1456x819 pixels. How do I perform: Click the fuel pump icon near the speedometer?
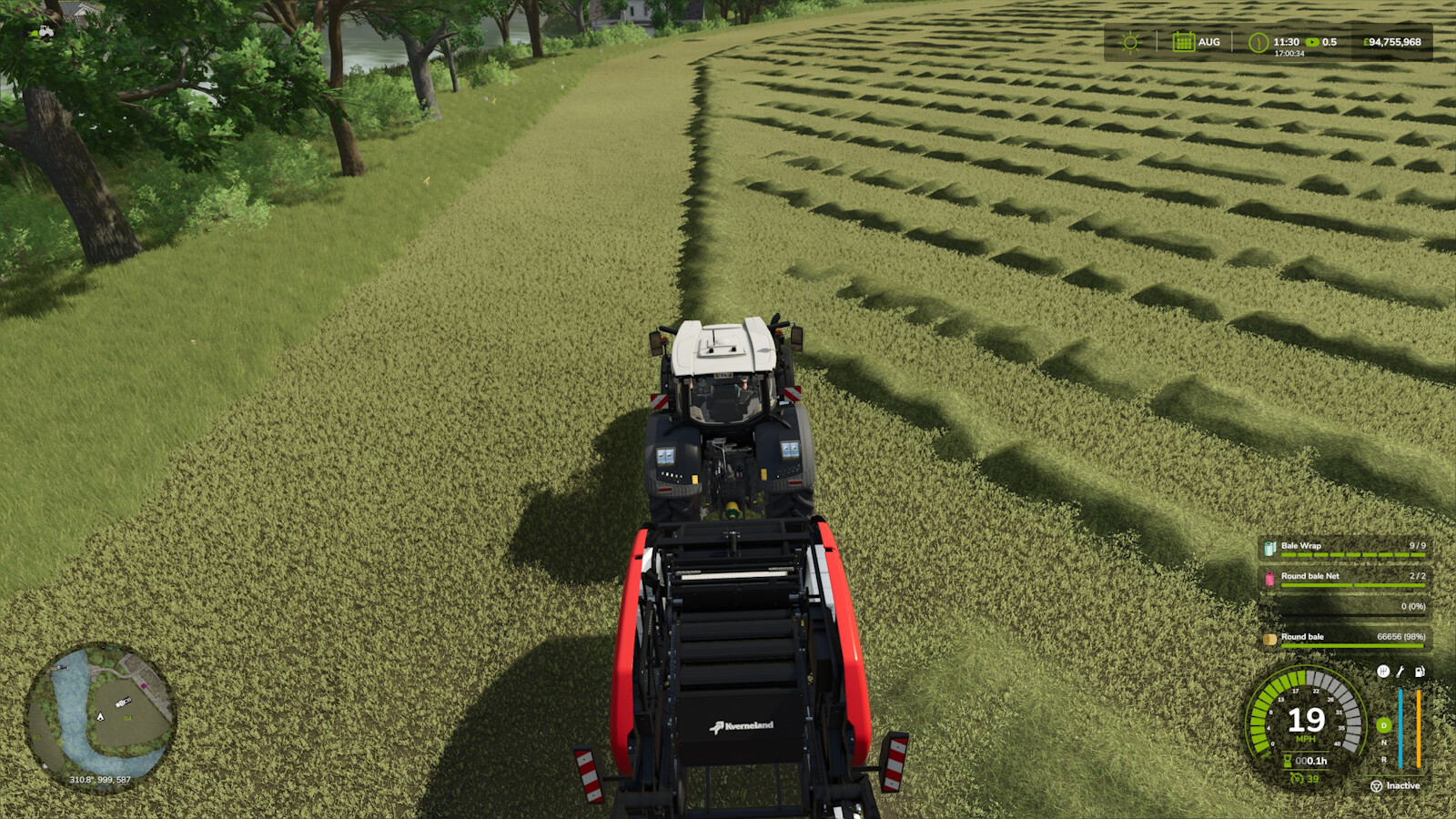click(1419, 672)
